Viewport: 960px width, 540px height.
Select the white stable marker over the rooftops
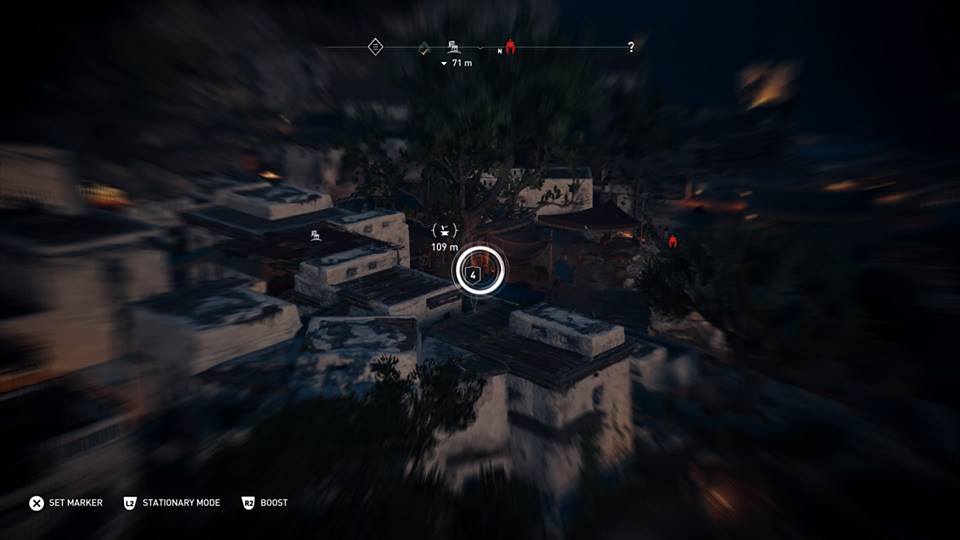pyautogui.click(x=315, y=235)
